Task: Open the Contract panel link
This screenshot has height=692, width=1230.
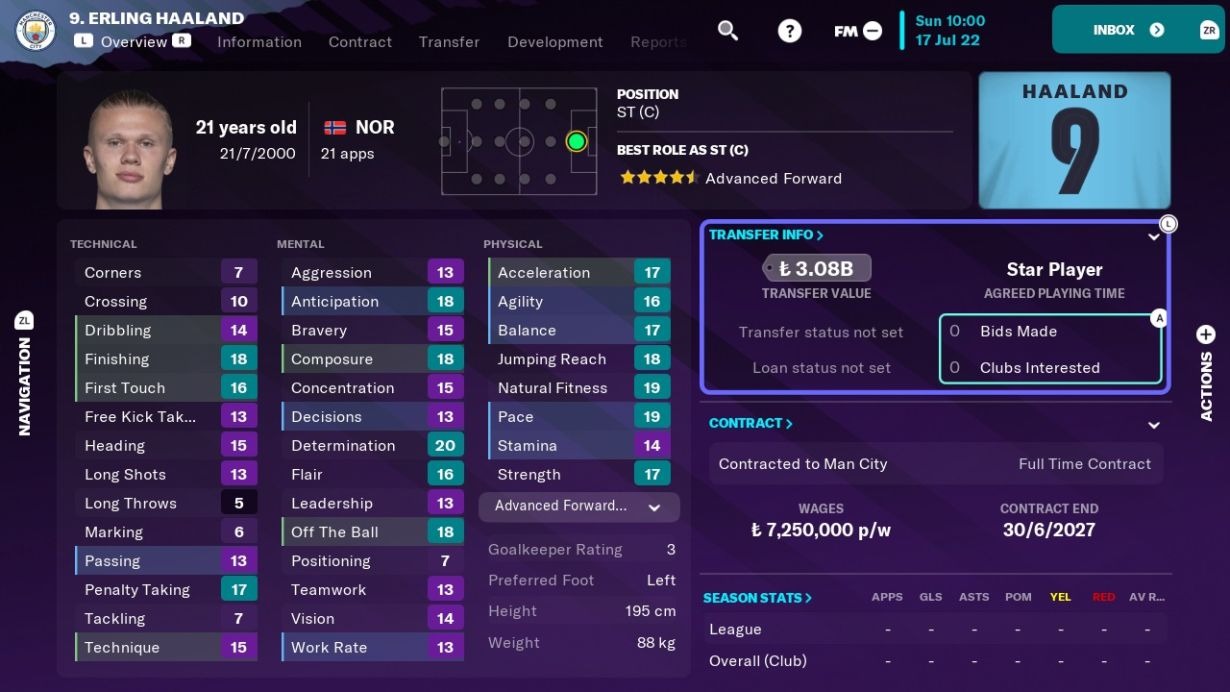Action: pos(750,423)
